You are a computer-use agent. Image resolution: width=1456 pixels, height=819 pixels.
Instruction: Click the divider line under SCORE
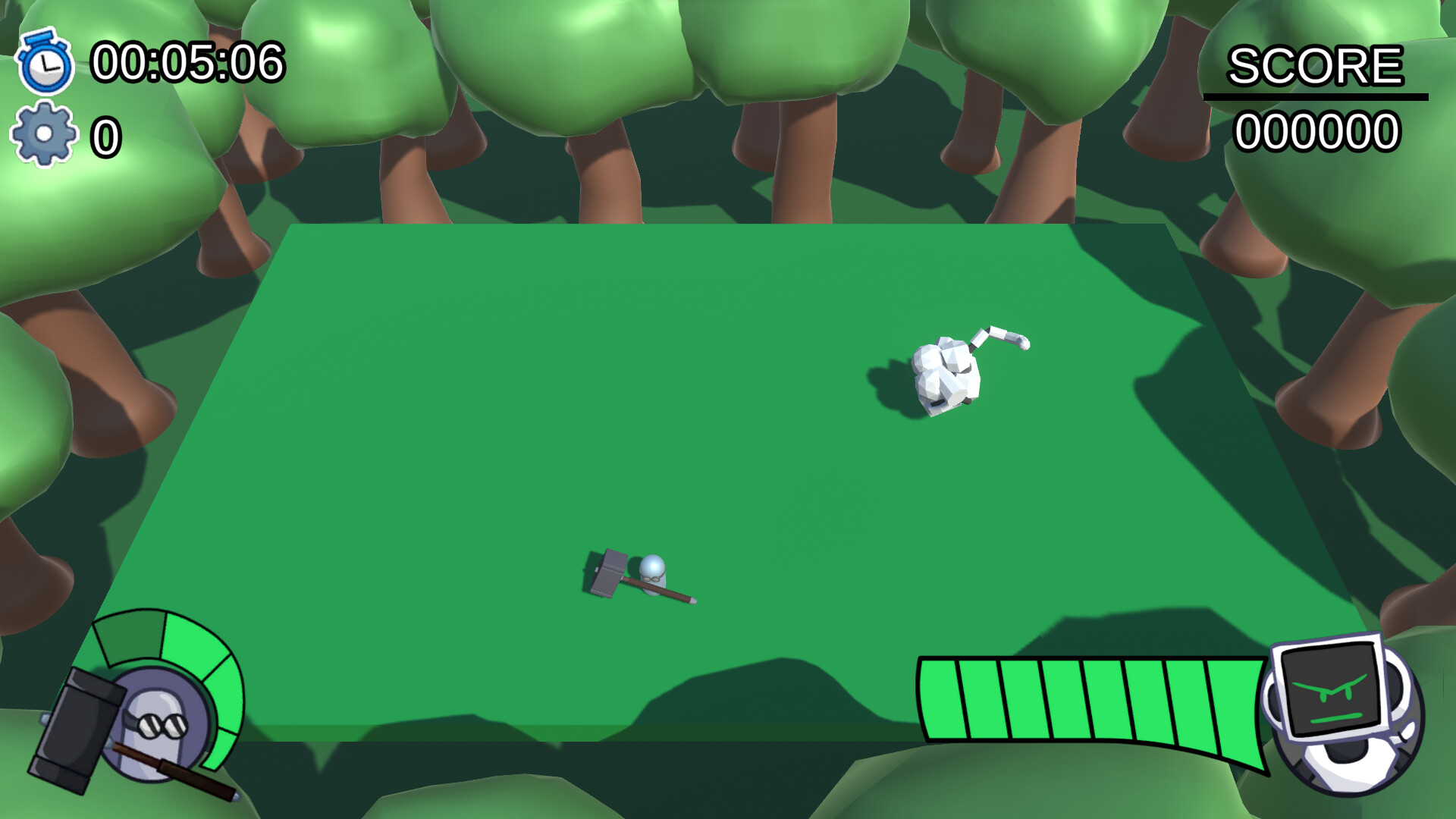point(1316,96)
